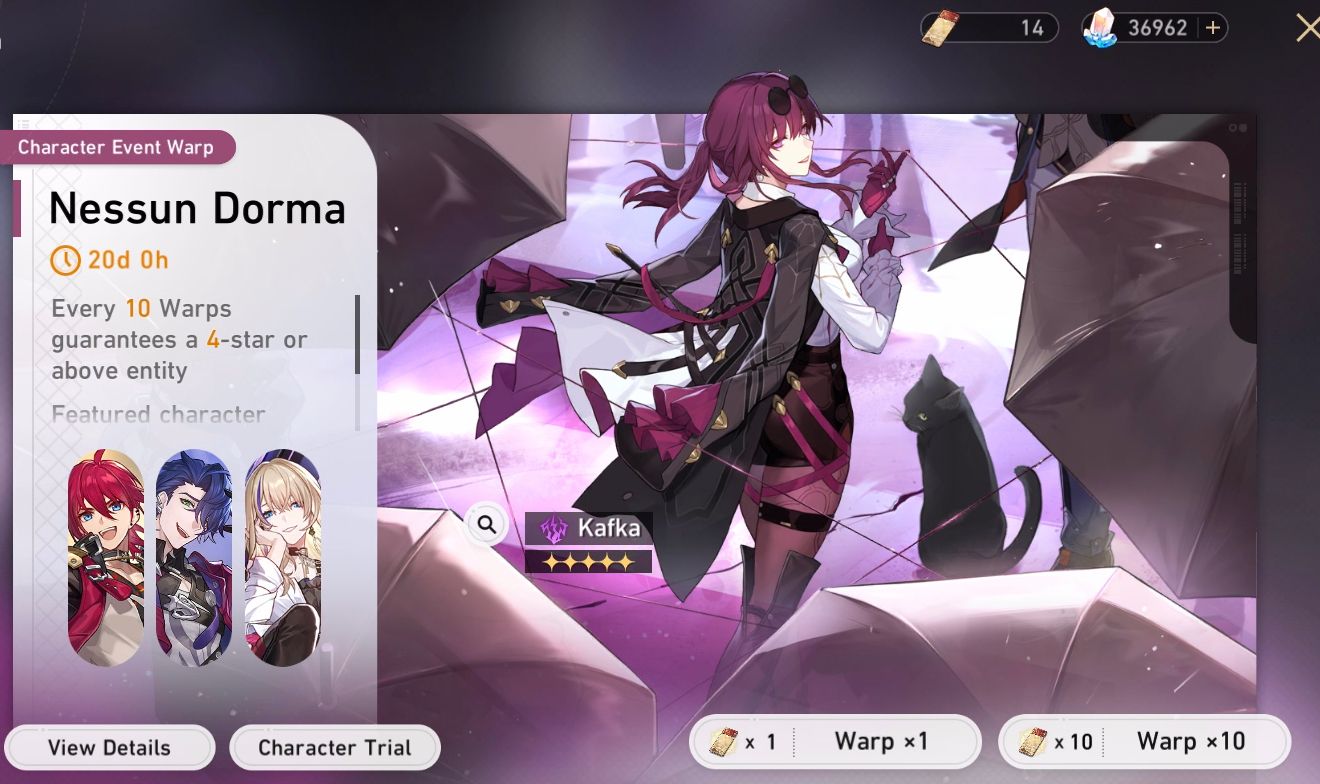Purchase Stellar Jade via the + button
Viewport: 1320px width, 784px height.
coord(1211,27)
